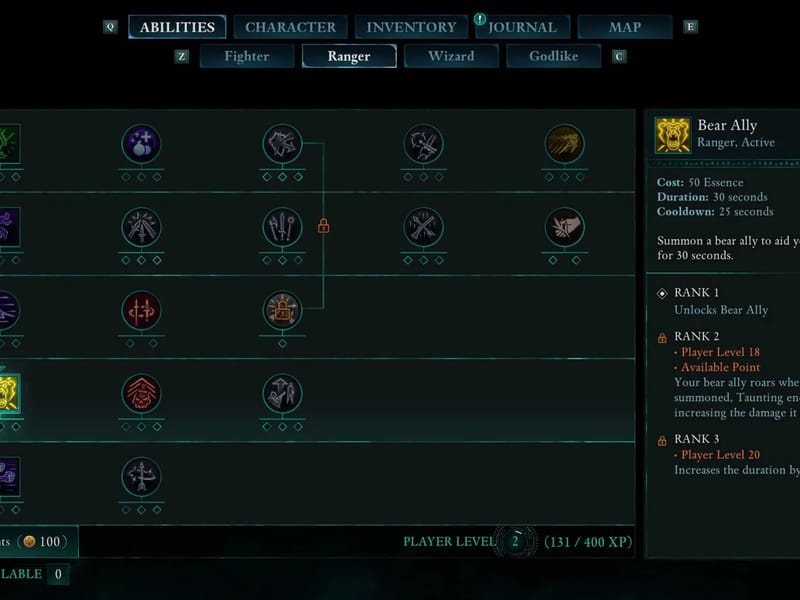Select the highlighted yellow Bear Ally ability
This screenshot has width=800, height=600.
tap(8, 394)
